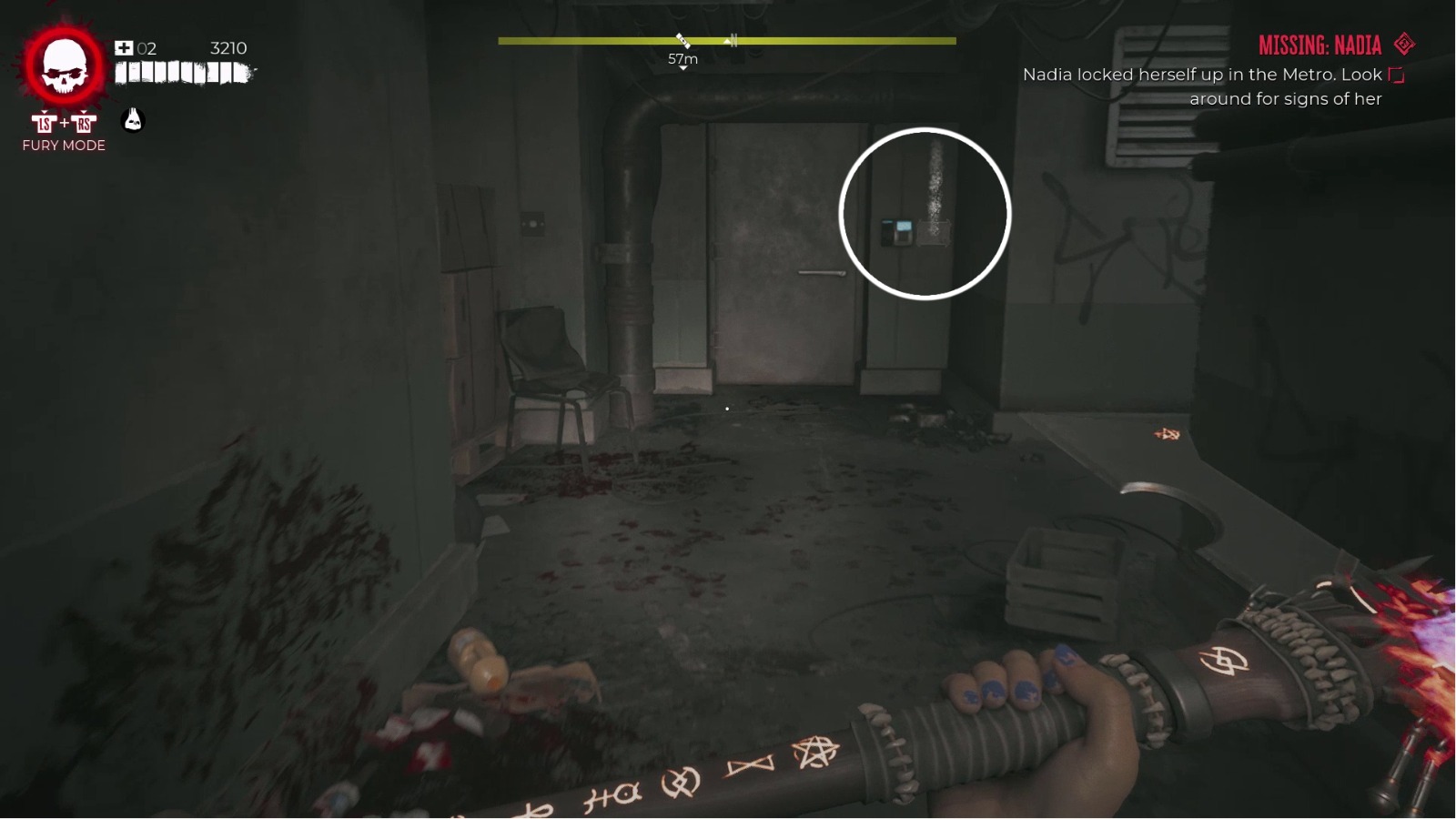Select the MISSING: NADIA quest title
Viewport: 1456px width, 819px height.
(1319, 45)
